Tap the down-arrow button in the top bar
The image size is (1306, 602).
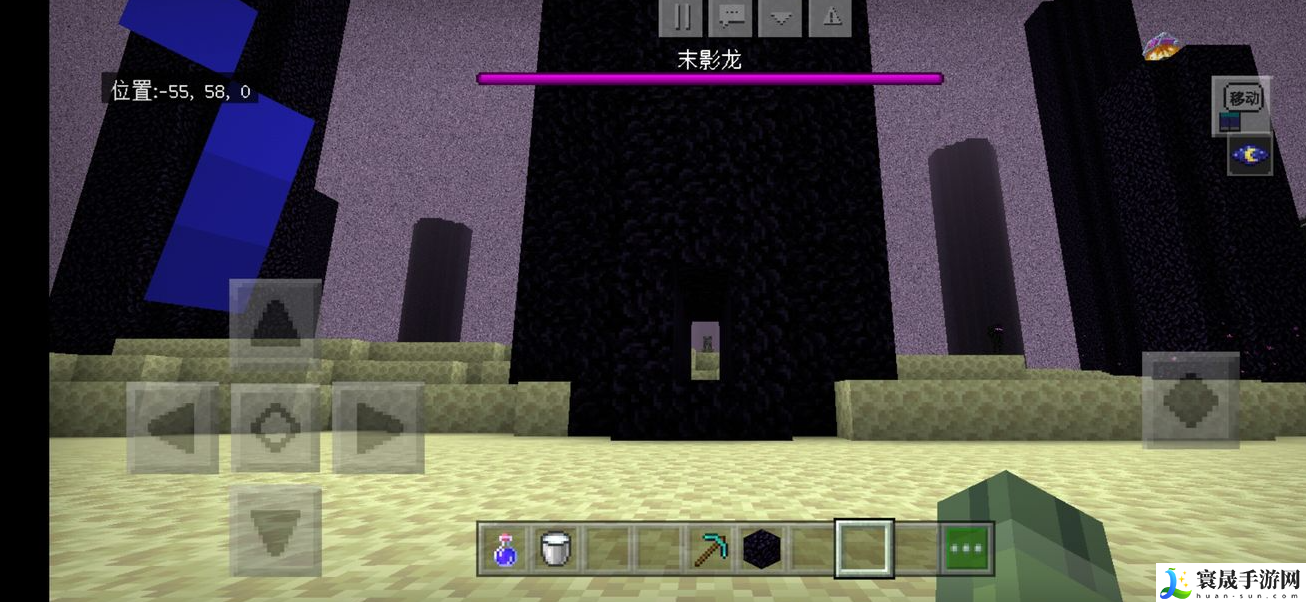click(780, 17)
